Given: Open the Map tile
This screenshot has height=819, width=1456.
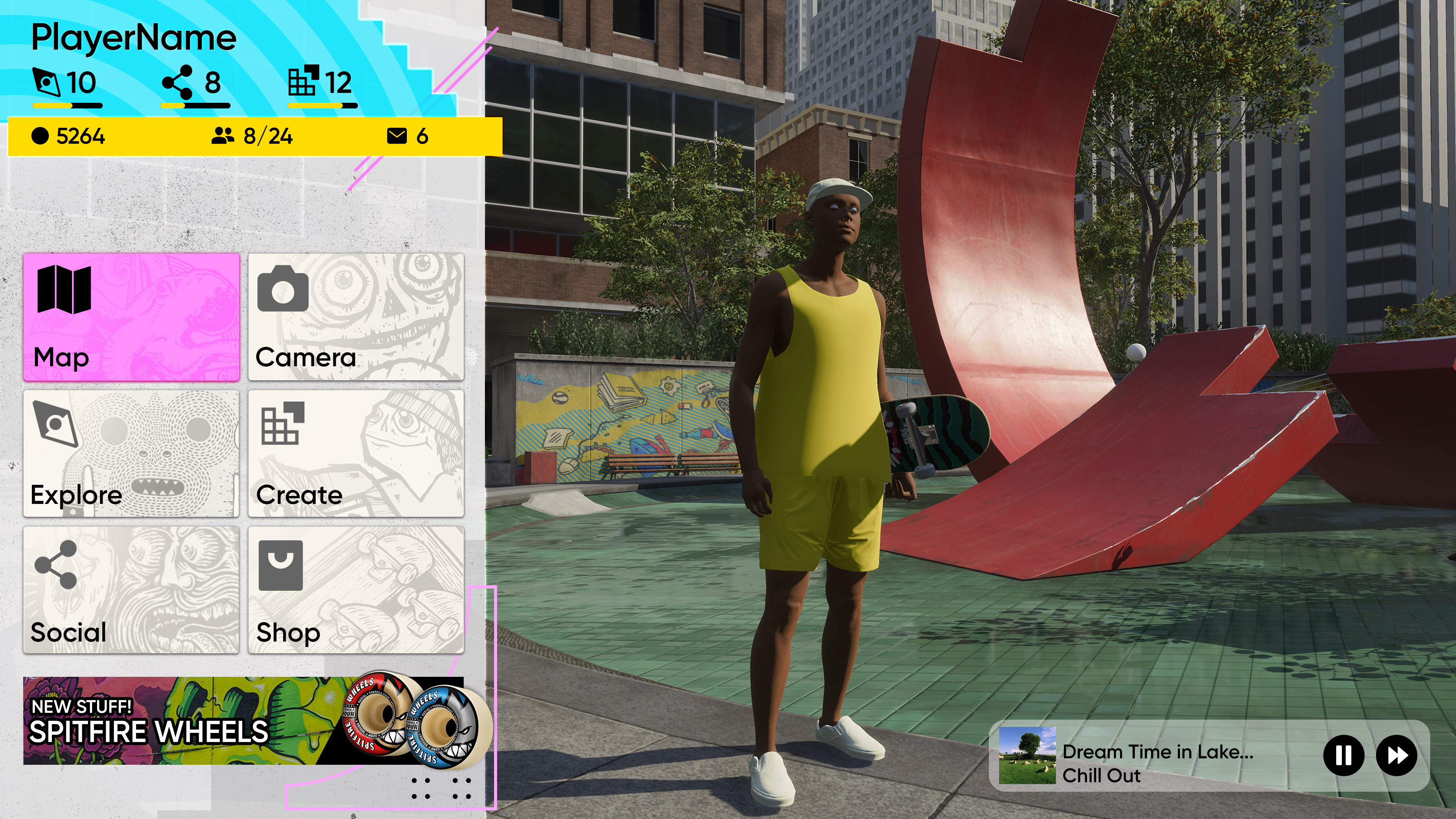Looking at the screenshot, I should (x=131, y=317).
